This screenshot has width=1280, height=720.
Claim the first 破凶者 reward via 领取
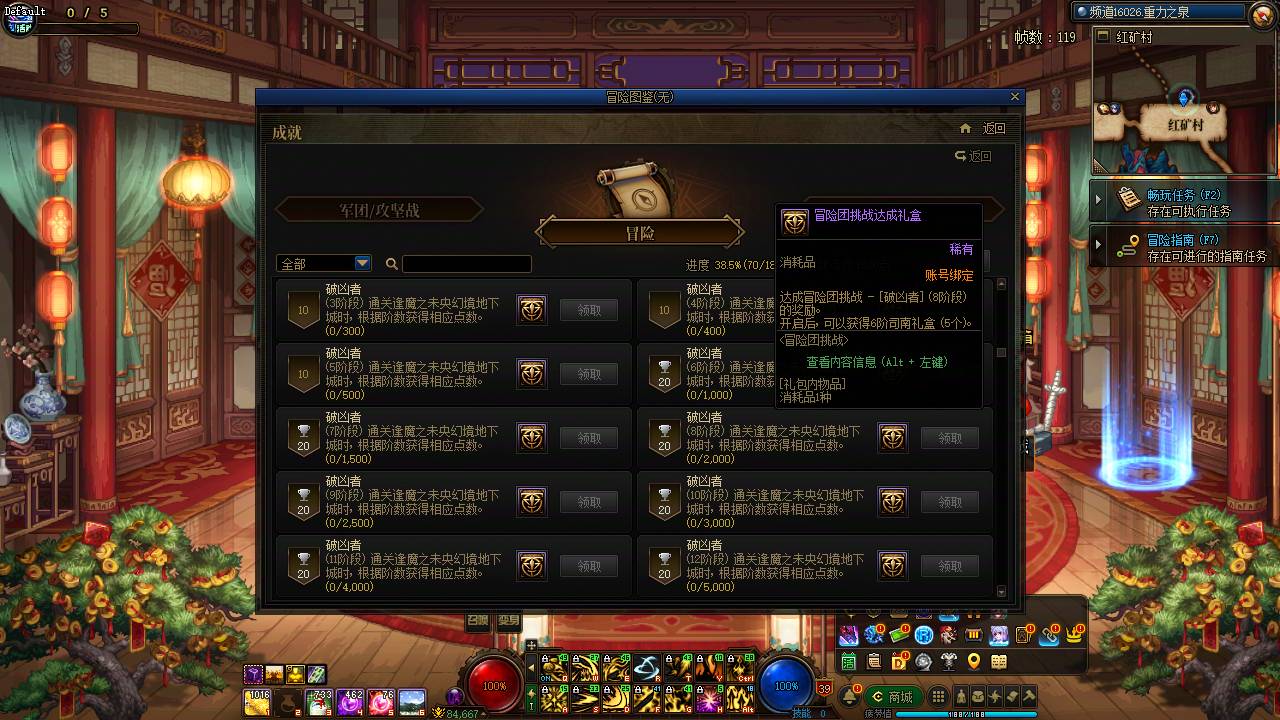point(589,310)
